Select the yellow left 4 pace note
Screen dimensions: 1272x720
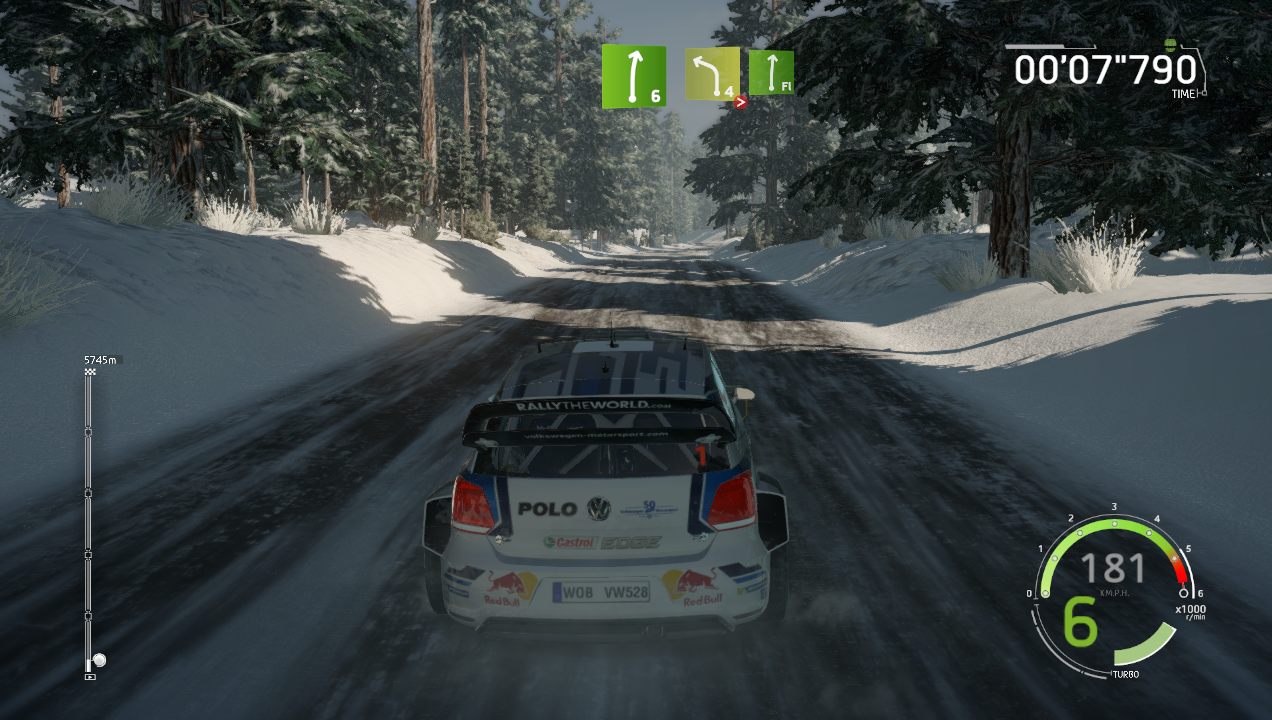[x=712, y=73]
